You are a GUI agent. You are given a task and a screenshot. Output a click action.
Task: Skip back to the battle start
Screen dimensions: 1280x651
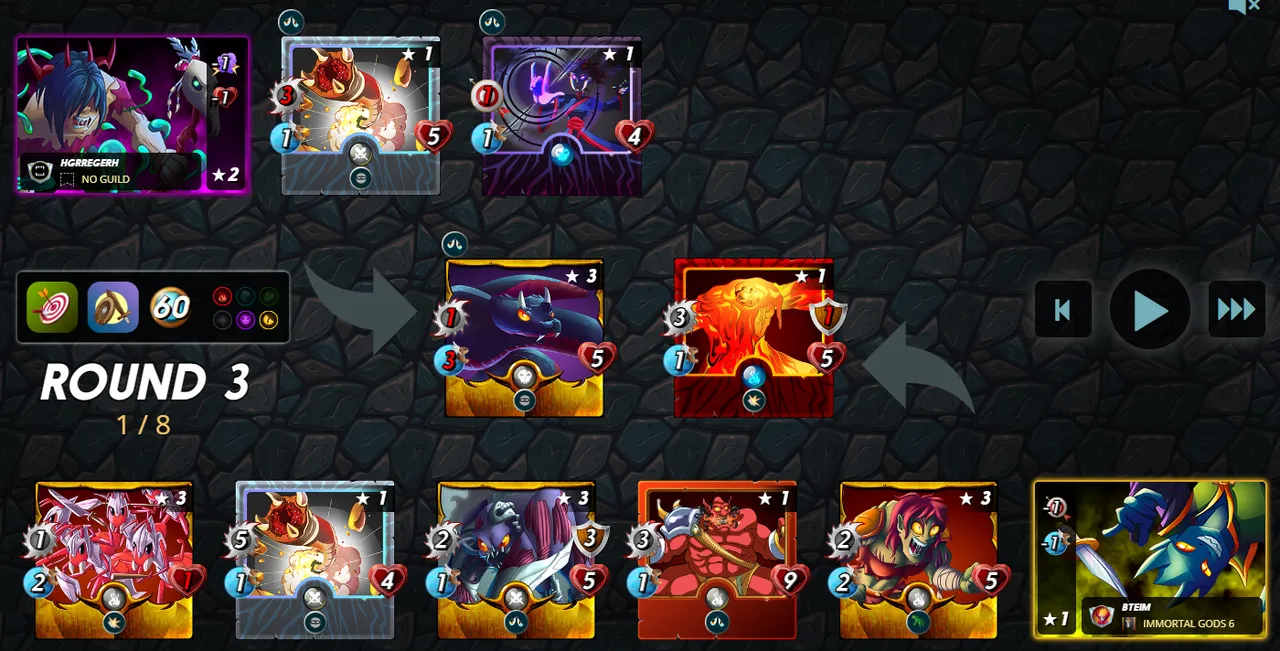pyautogui.click(x=1063, y=310)
